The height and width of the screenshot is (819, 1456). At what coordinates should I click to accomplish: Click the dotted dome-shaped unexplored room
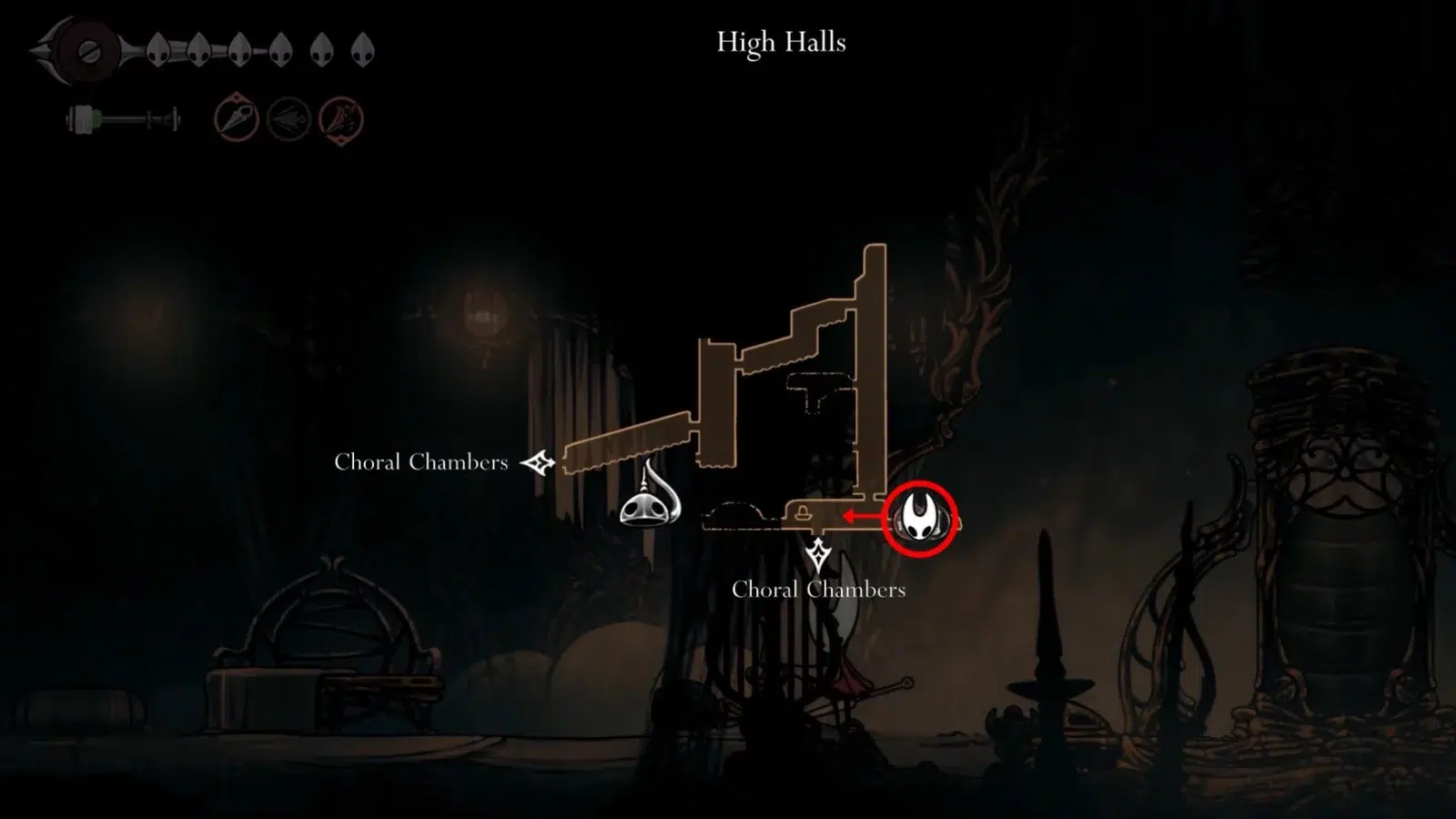click(742, 516)
